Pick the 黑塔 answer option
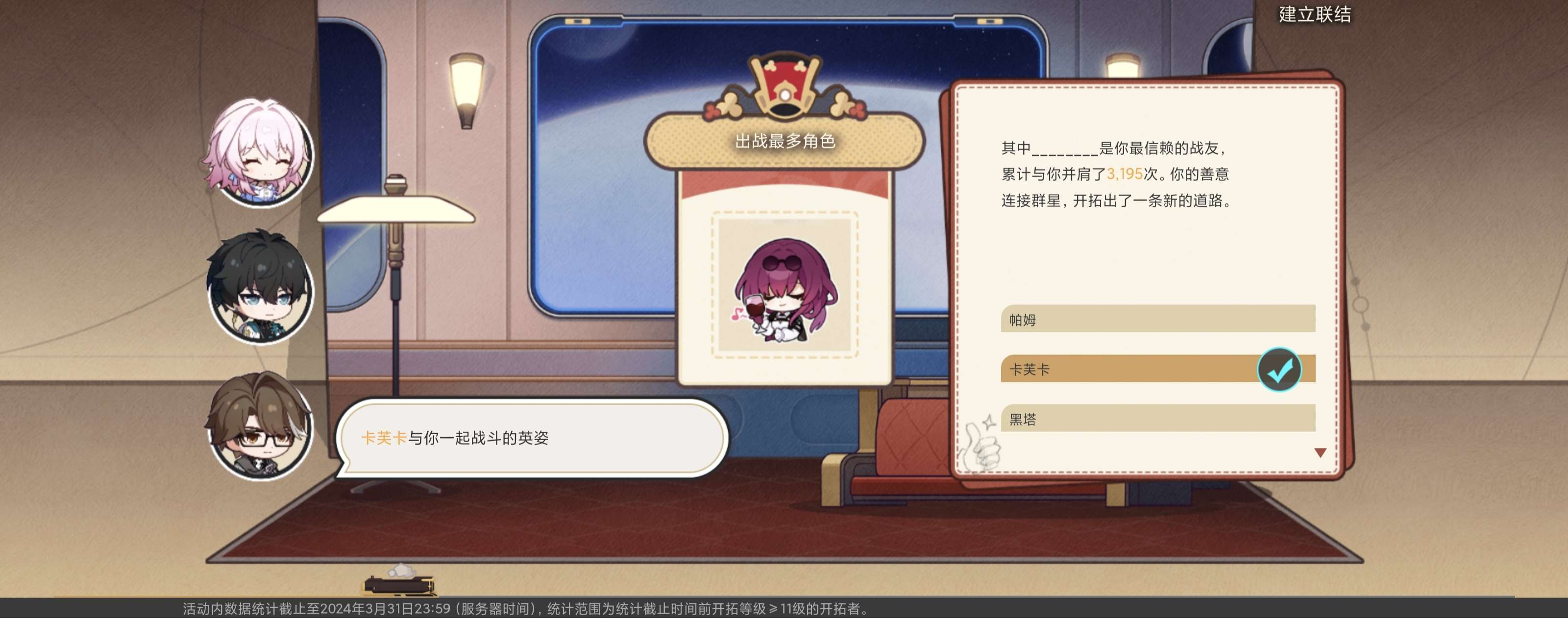The height and width of the screenshot is (618, 1568). (x=1156, y=419)
